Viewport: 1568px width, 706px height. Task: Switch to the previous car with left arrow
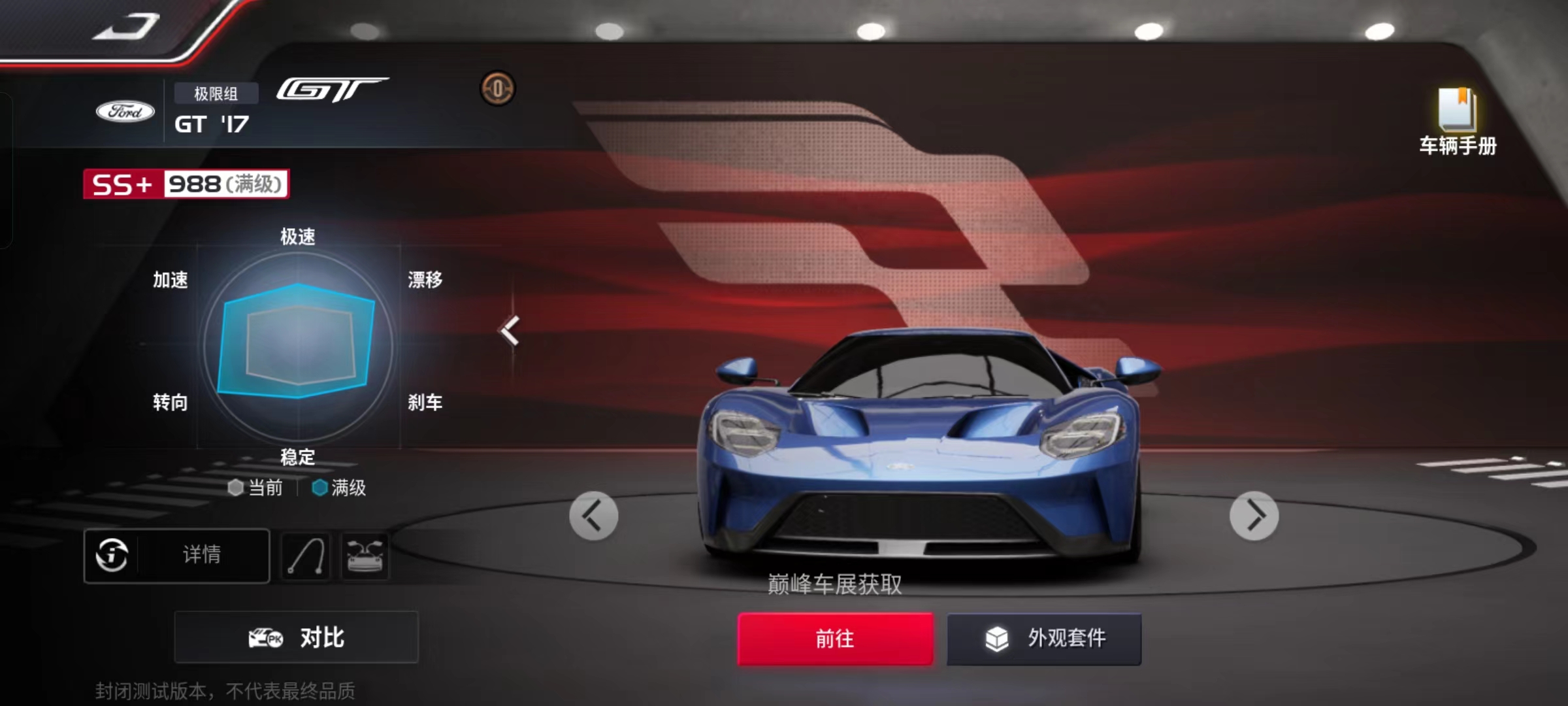(593, 516)
